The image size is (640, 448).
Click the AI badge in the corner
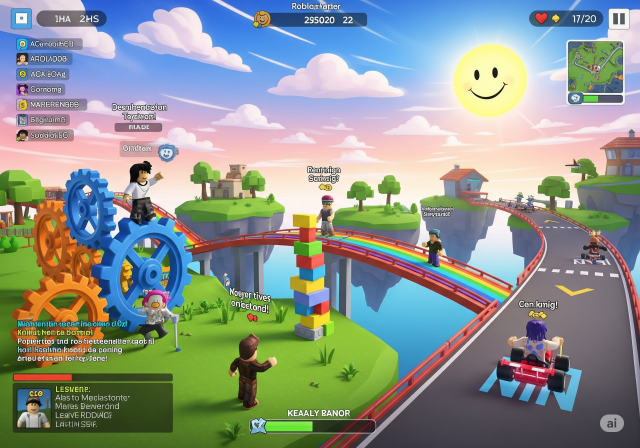(611, 423)
